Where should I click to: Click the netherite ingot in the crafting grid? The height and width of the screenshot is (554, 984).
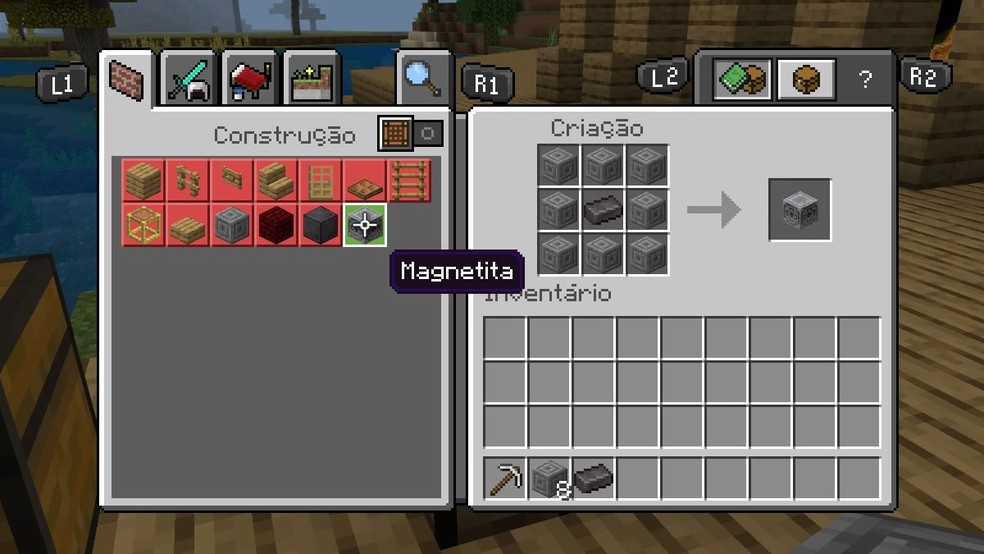602,209
